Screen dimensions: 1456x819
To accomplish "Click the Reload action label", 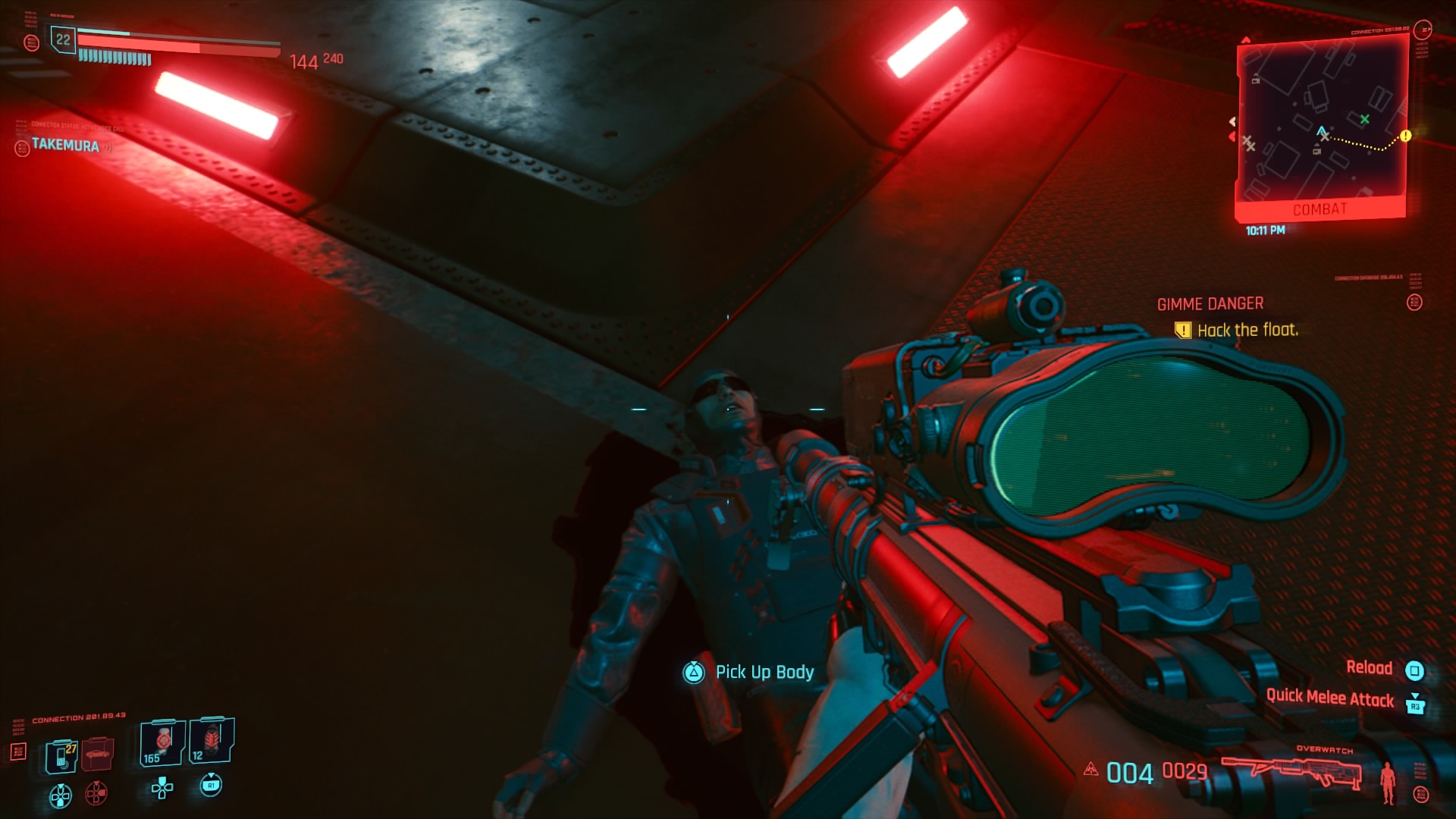I will pyautogui.click(x=1369, y=667).
